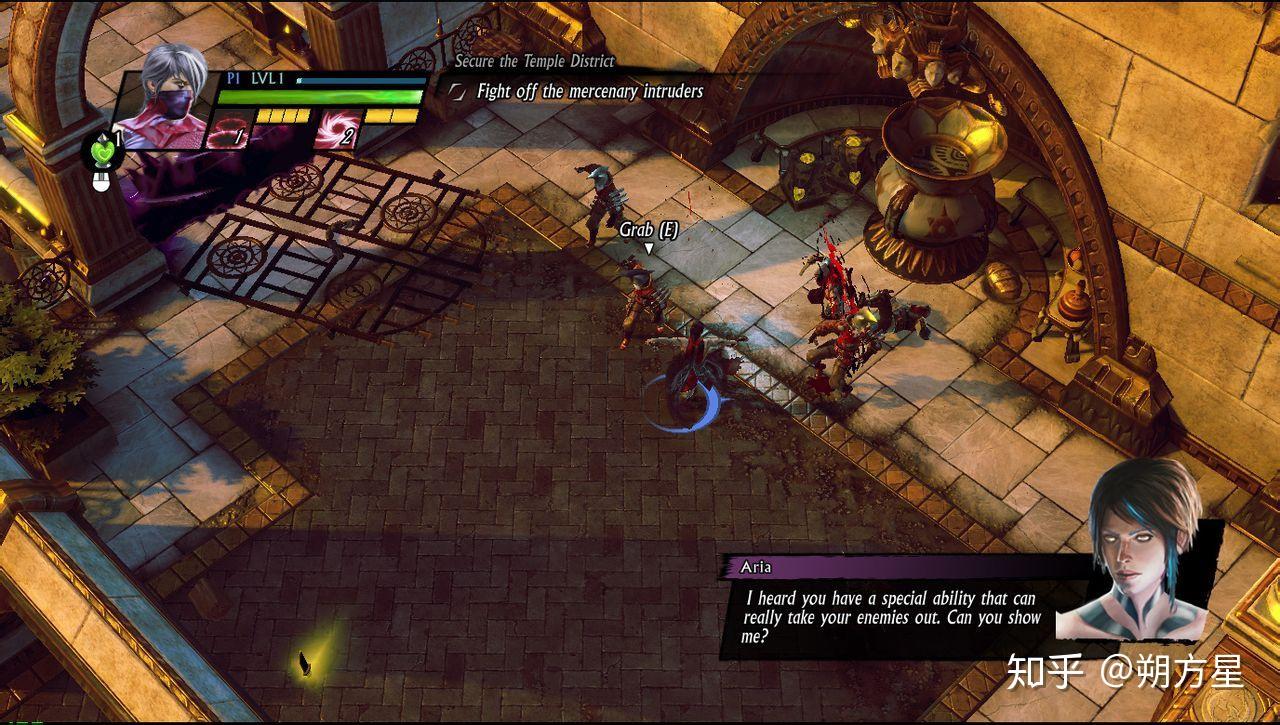Use the green heart health potion
1280x725 pixels.
102,152
